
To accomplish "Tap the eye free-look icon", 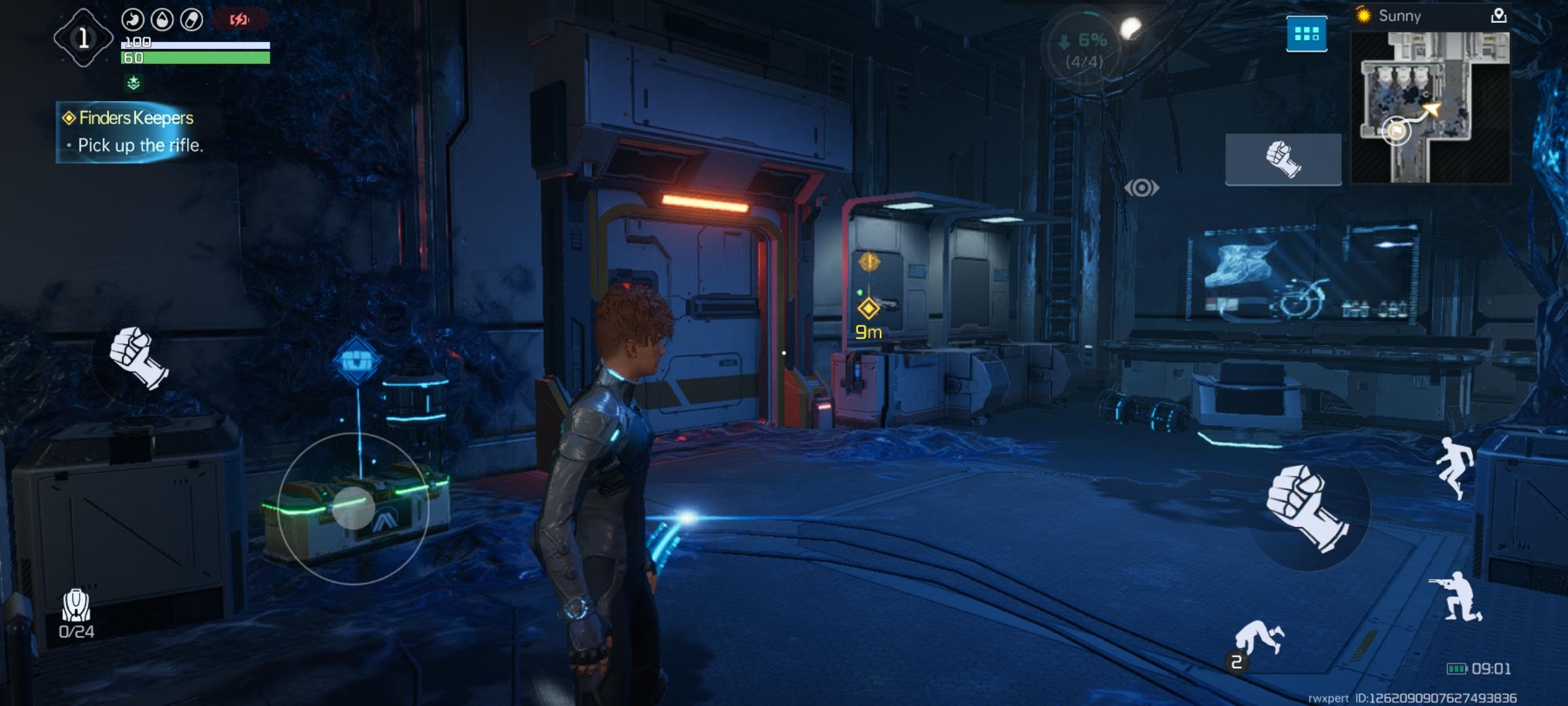I will coord(1141,188).
